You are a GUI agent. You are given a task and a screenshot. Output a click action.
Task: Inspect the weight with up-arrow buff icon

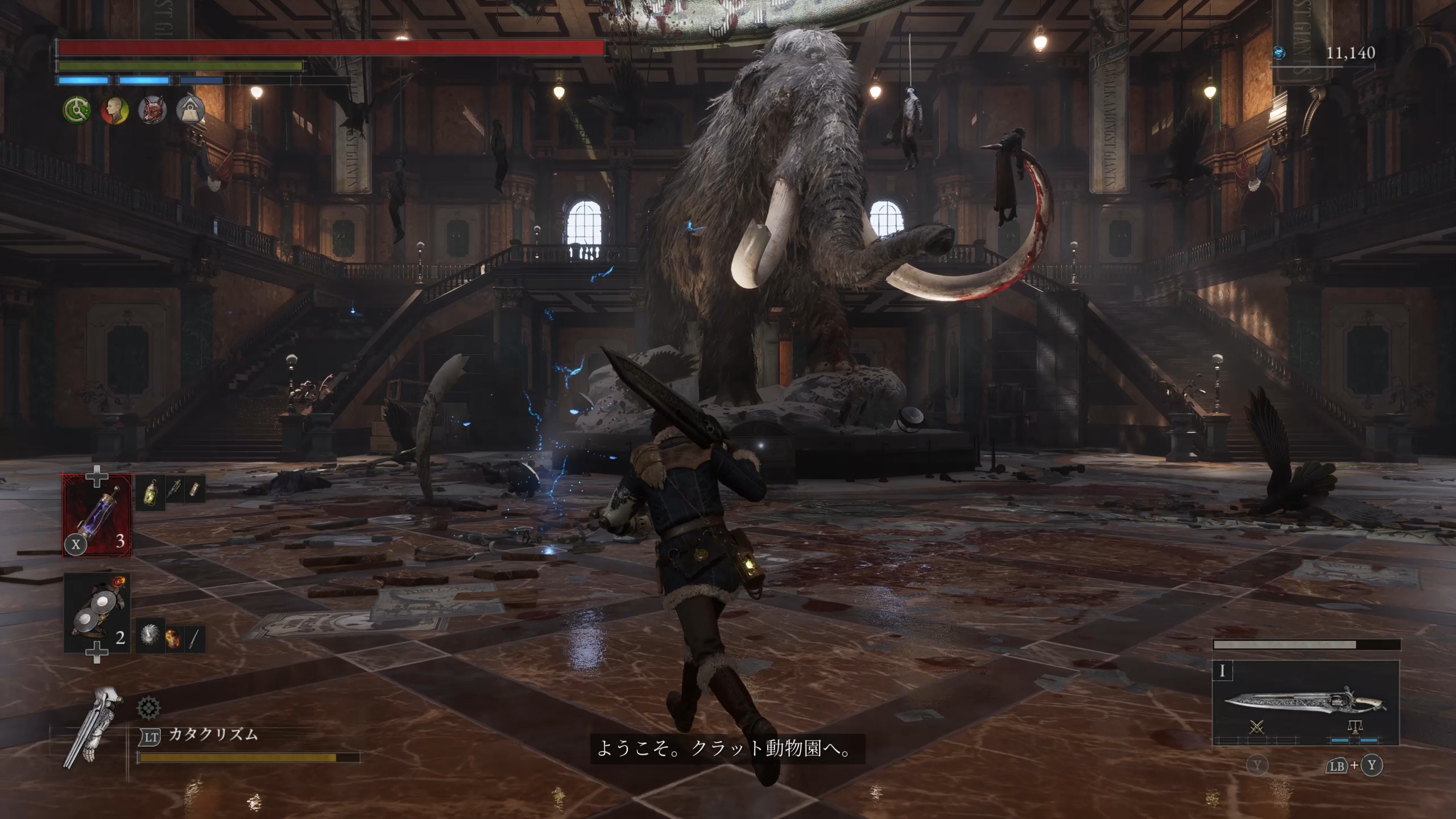[x=190, y=110]
